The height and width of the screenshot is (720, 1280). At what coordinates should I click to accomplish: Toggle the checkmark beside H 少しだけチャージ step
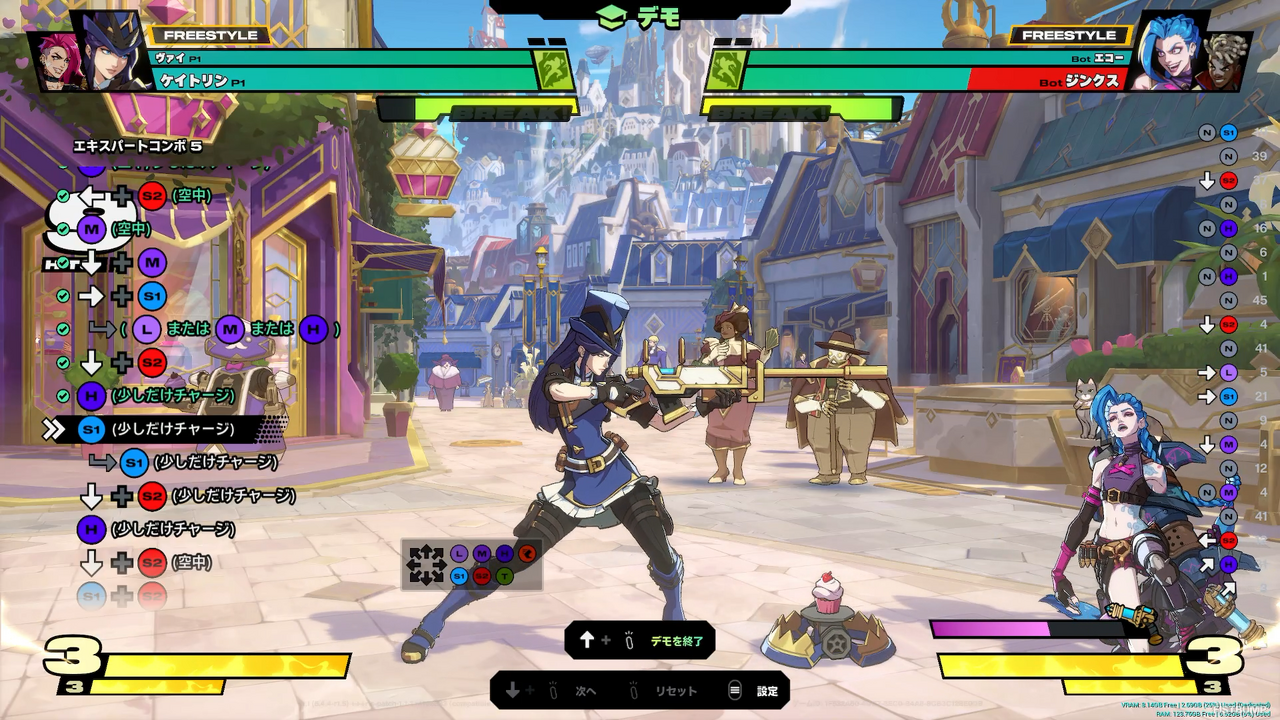(64, 393)
